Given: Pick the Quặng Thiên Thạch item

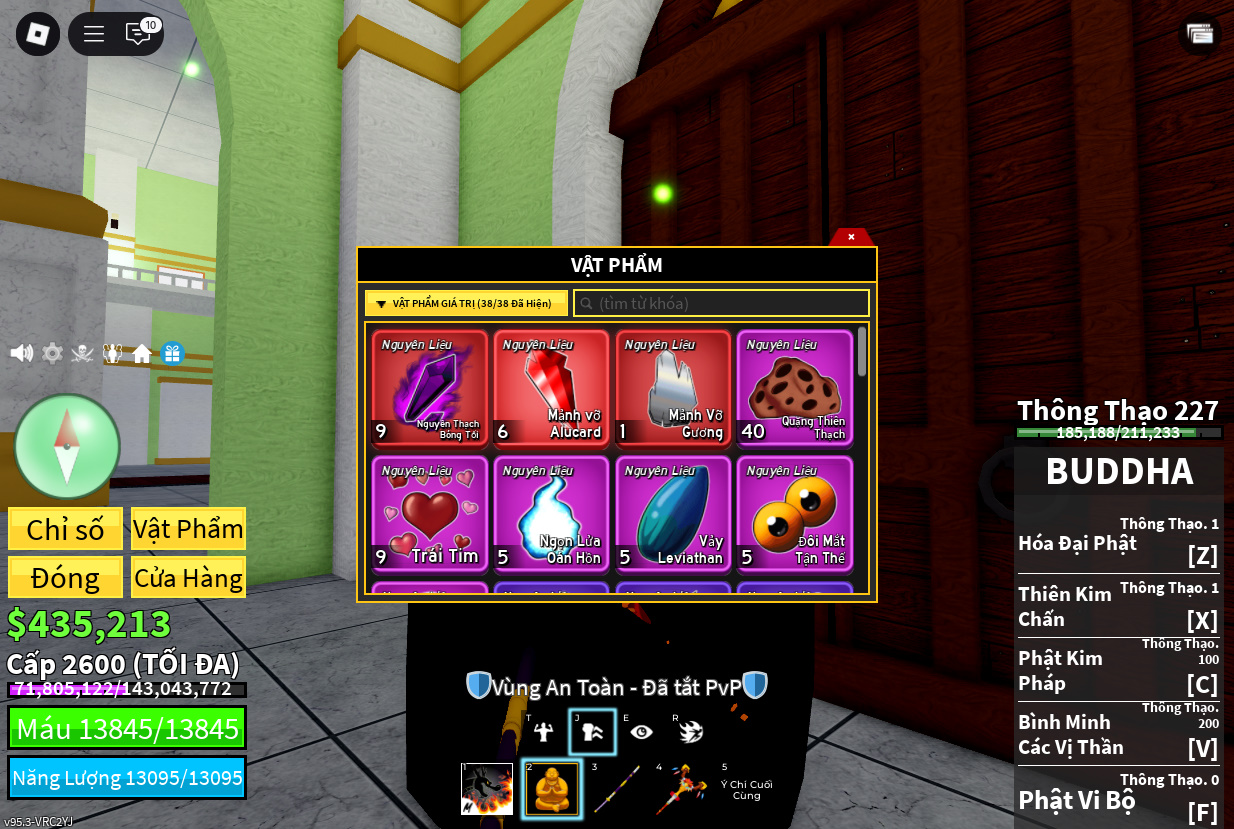Looking at the screenshot, I should (795, 388).
